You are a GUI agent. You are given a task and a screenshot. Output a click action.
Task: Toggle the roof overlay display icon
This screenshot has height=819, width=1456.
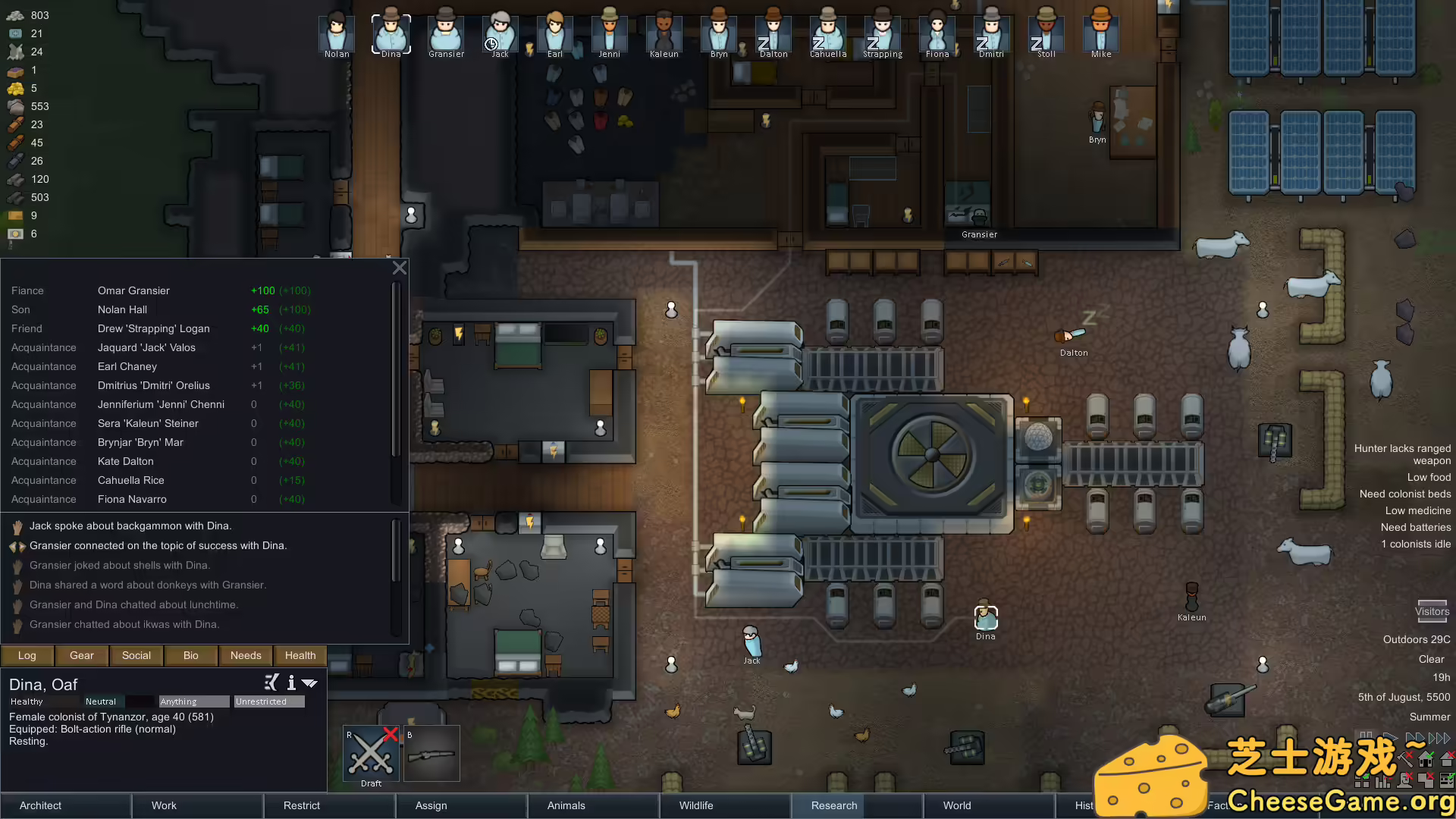(1447, 759)
